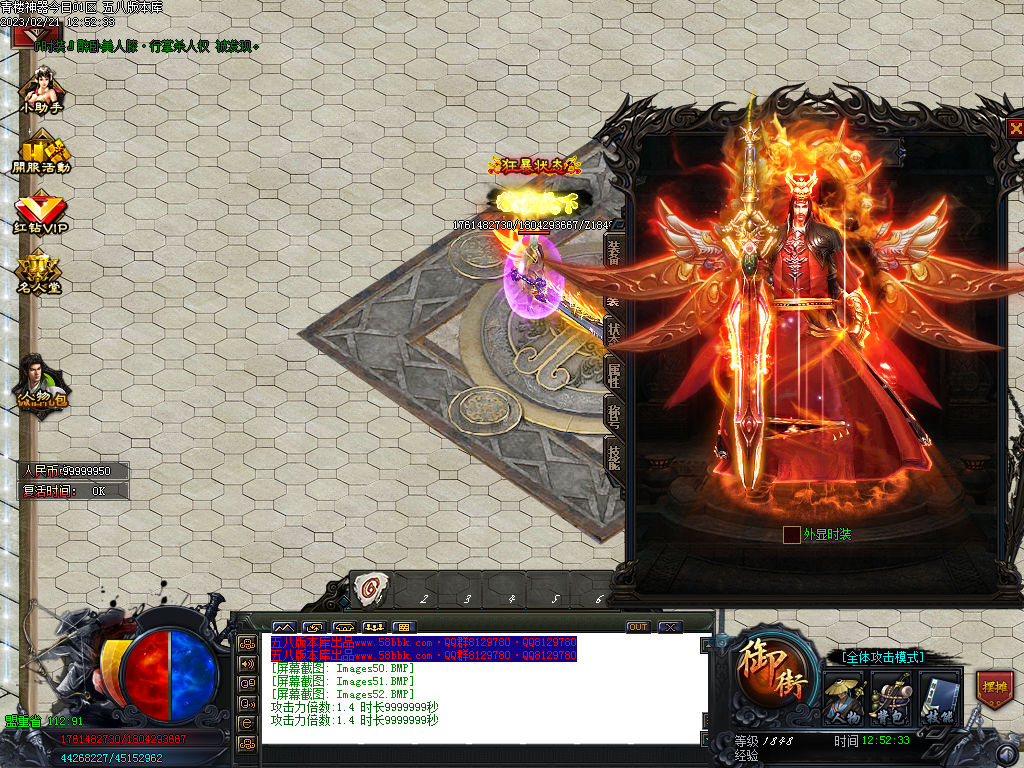Click the red 摆摊 stall button
Screen dimensions: 1024x768
(x=995, y=690)
